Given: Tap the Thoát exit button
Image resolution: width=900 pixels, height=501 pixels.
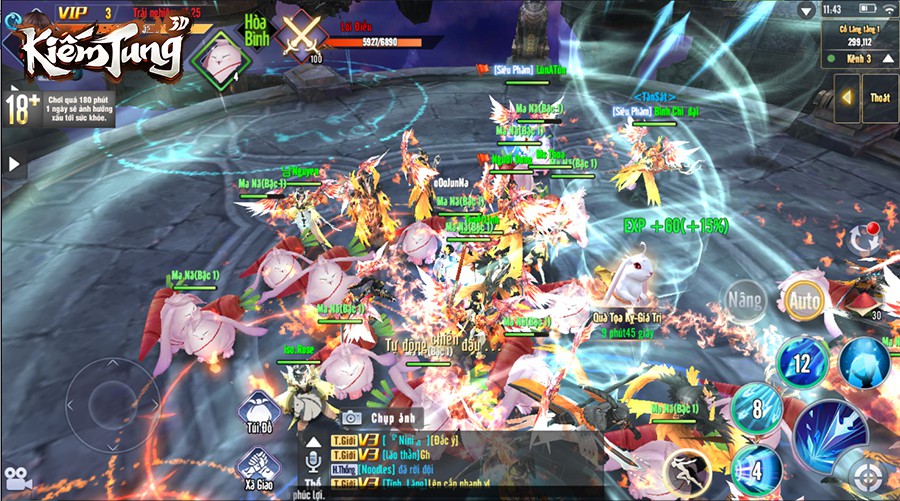Looking at the screenshot, I should coord(880,98).
